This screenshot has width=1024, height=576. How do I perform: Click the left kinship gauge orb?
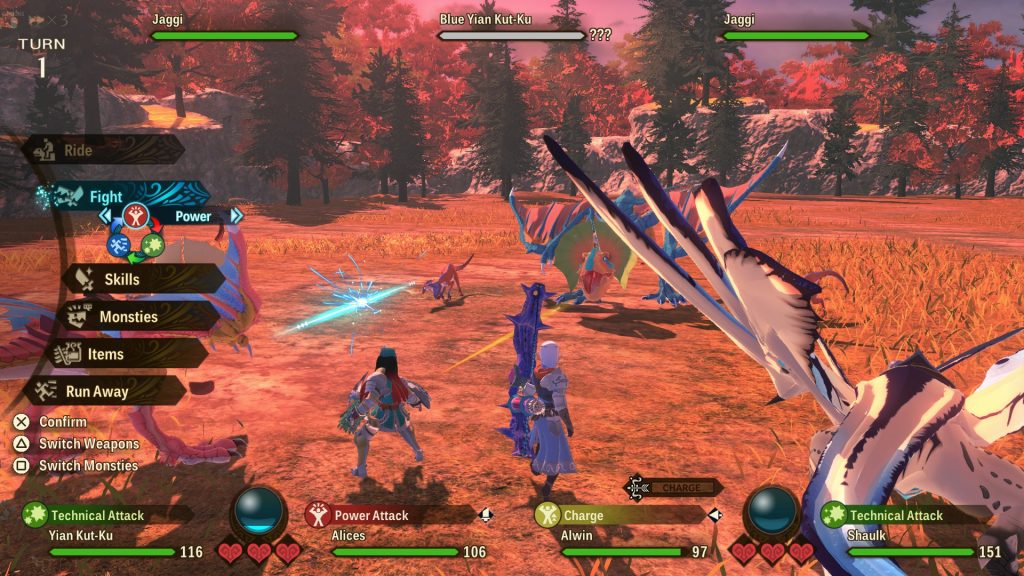[259, 513]
